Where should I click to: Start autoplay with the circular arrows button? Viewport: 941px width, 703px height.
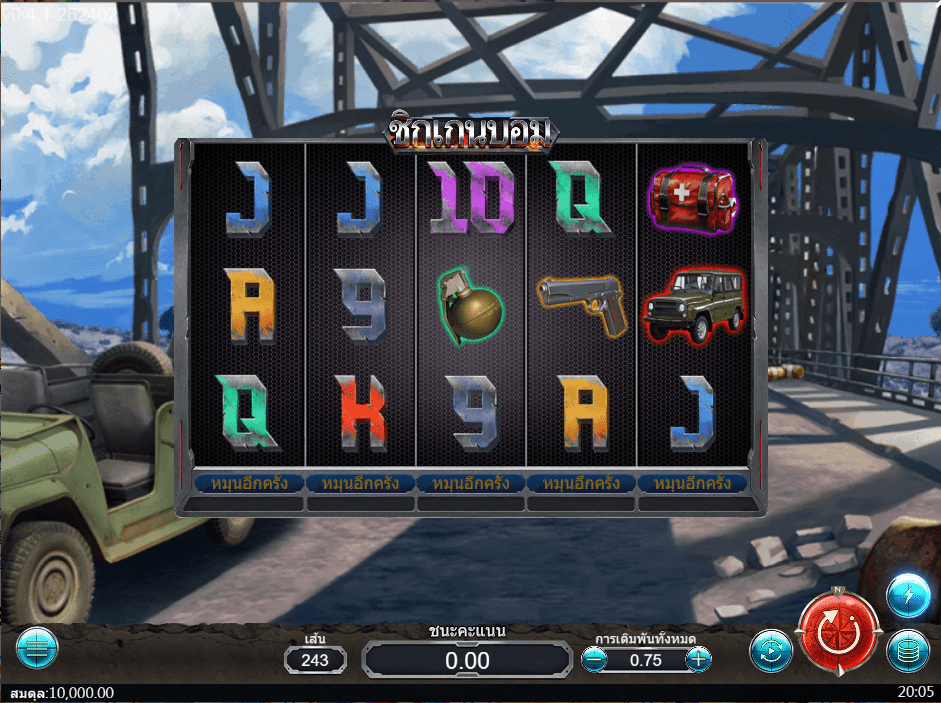771,651
